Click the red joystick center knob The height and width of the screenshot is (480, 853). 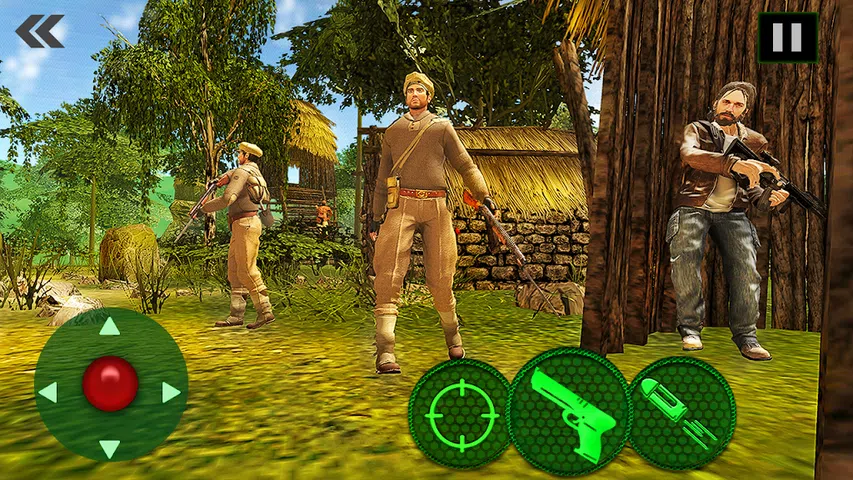point(110,384)
